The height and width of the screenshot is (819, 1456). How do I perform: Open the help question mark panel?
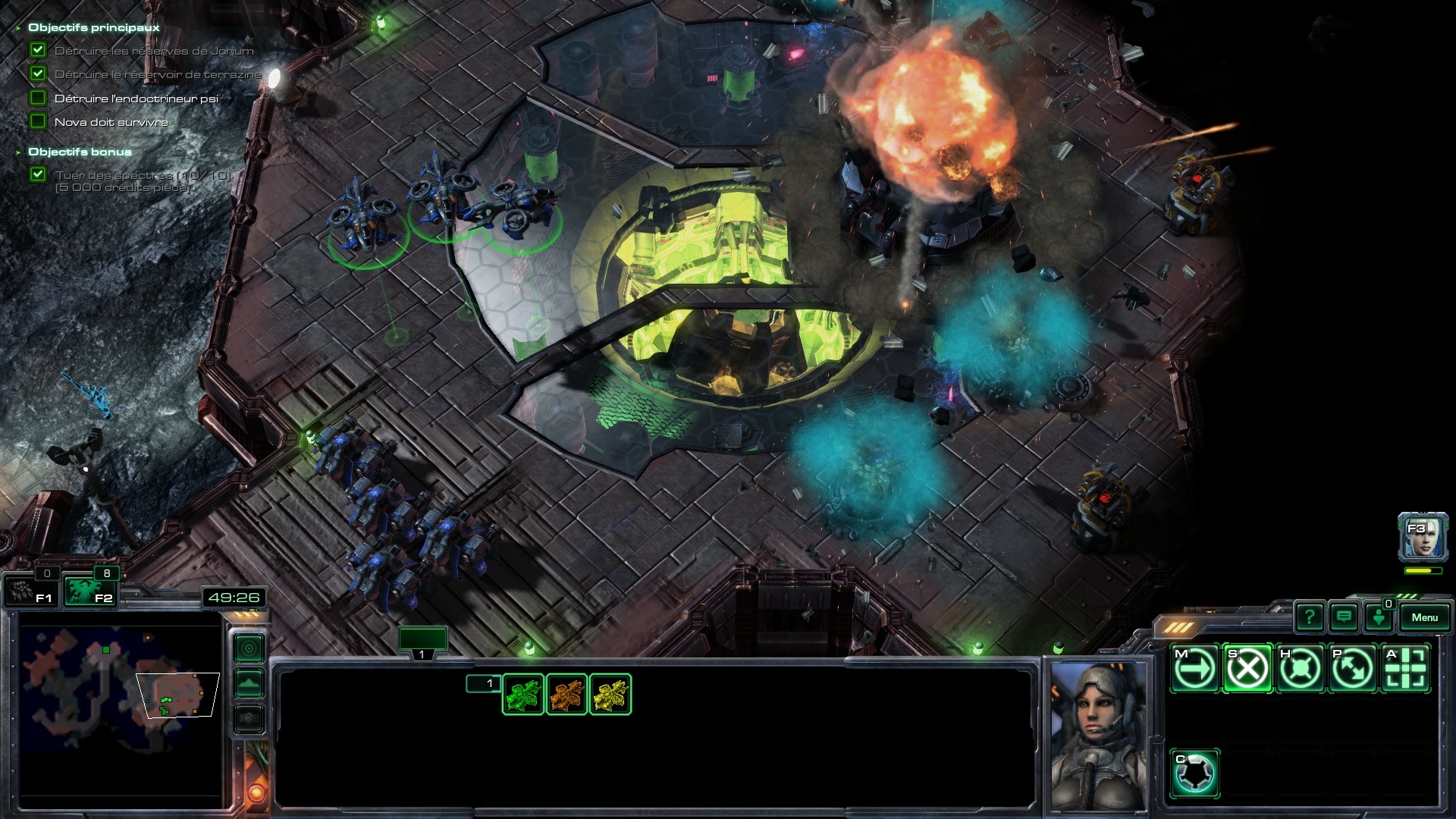[x=1310, y=617]
